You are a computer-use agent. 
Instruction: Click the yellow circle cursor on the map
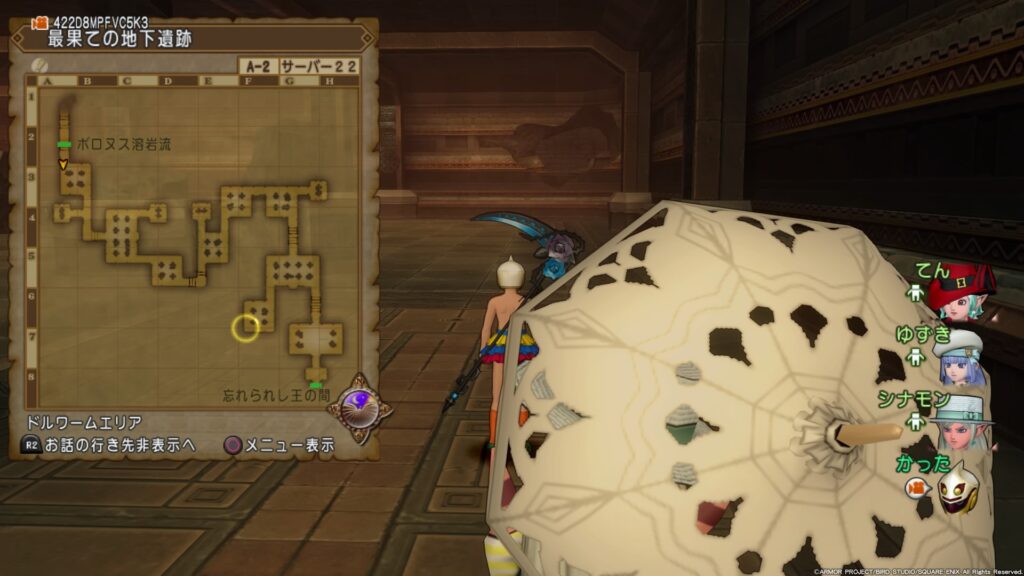pos(245,327)
